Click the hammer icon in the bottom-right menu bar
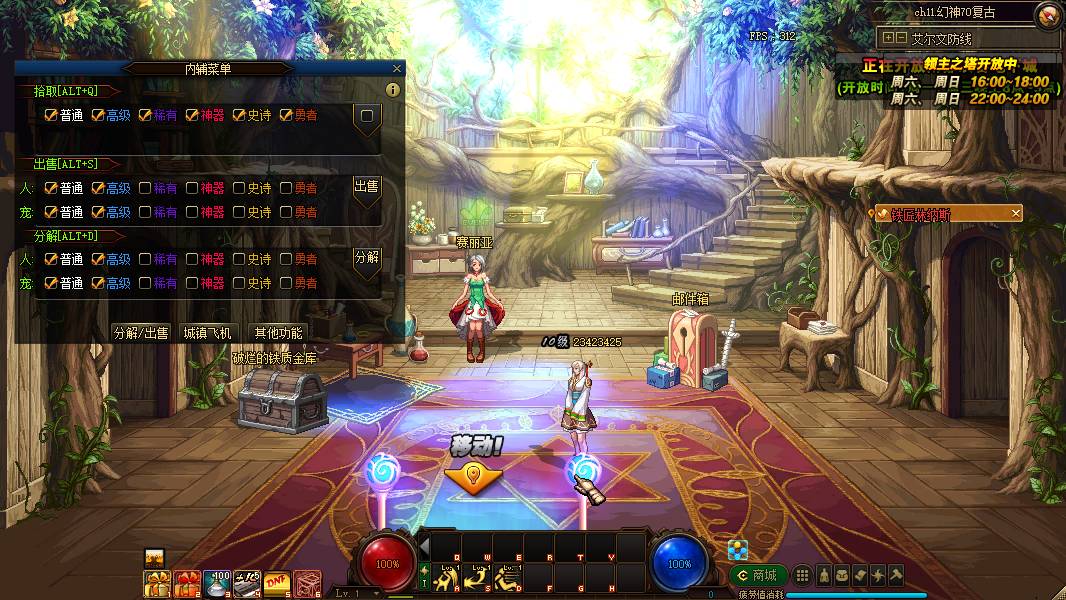The height and width of the screenshot is (600, 1066). [896, 575]
